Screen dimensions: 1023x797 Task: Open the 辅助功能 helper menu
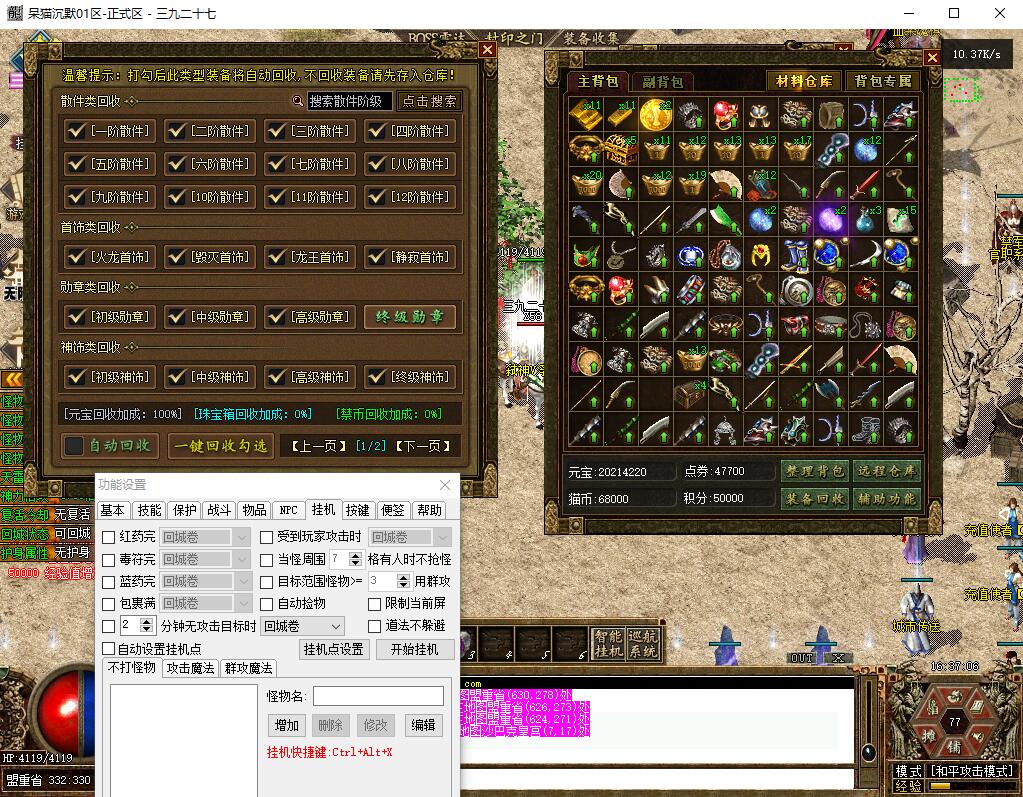pyautogui.click(x=886, y=498)
